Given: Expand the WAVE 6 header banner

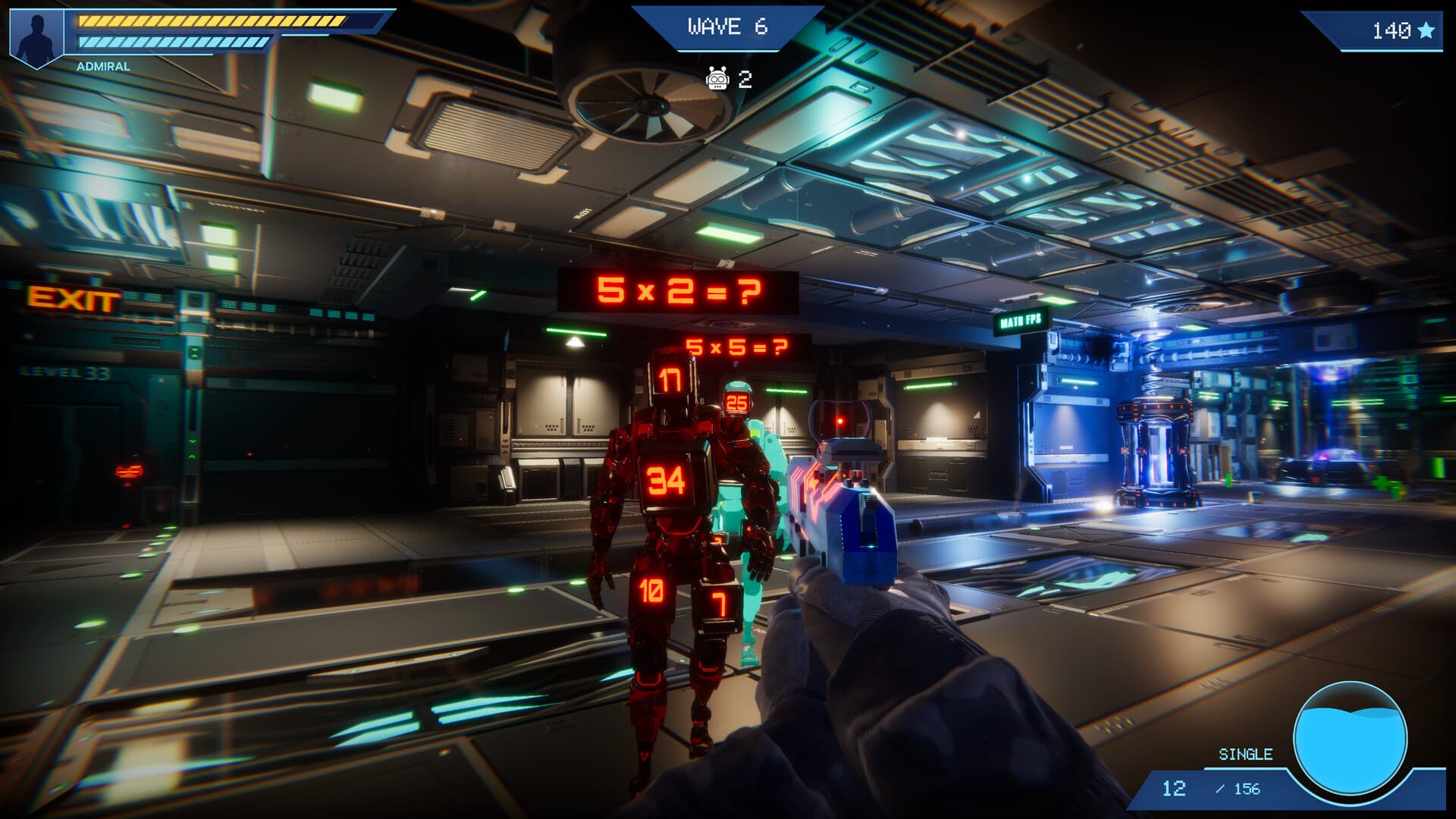Looking at the screenshot, I should (726, 27).
